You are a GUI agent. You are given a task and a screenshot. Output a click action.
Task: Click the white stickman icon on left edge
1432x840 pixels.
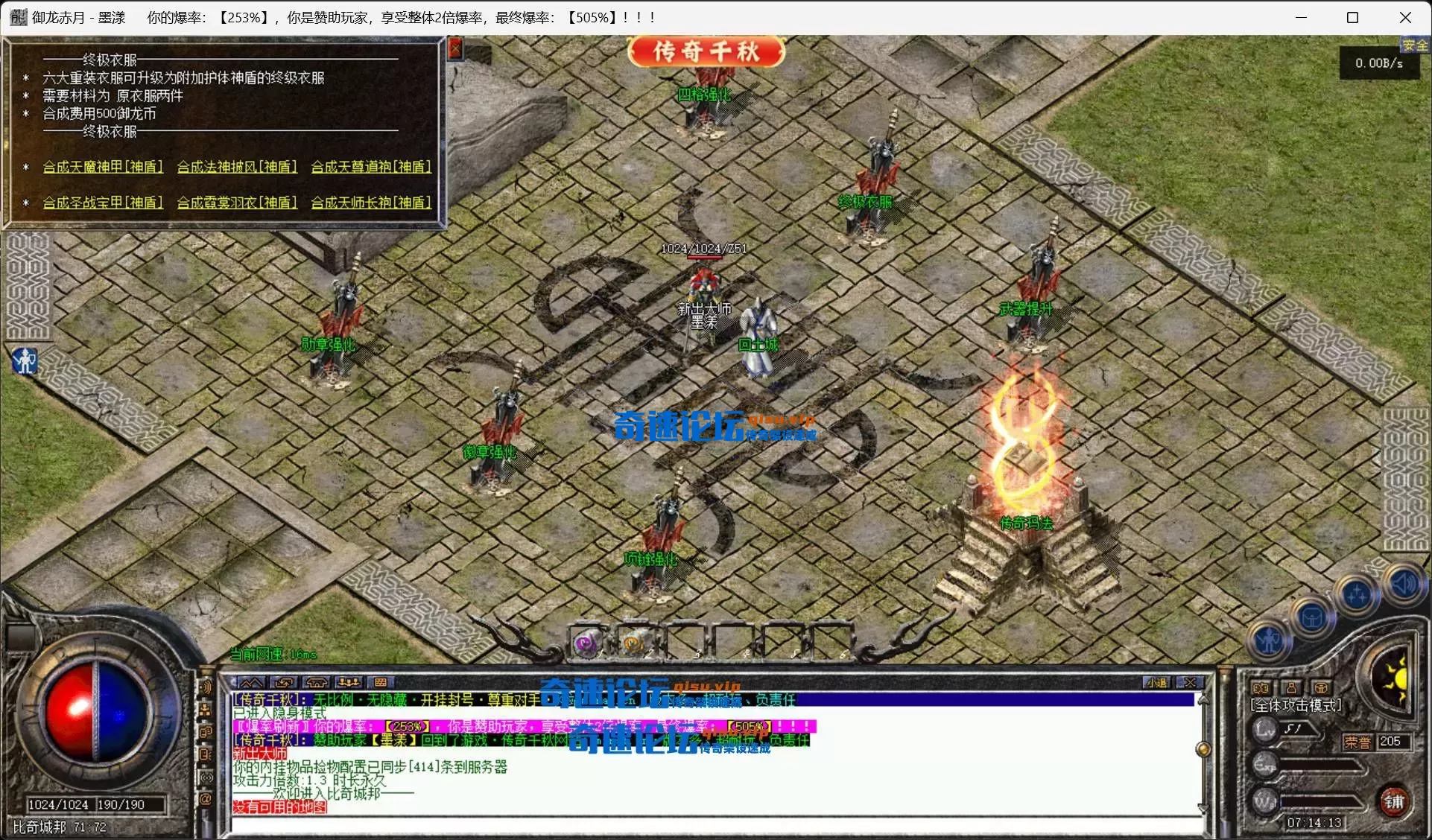(x=25, y=361)
